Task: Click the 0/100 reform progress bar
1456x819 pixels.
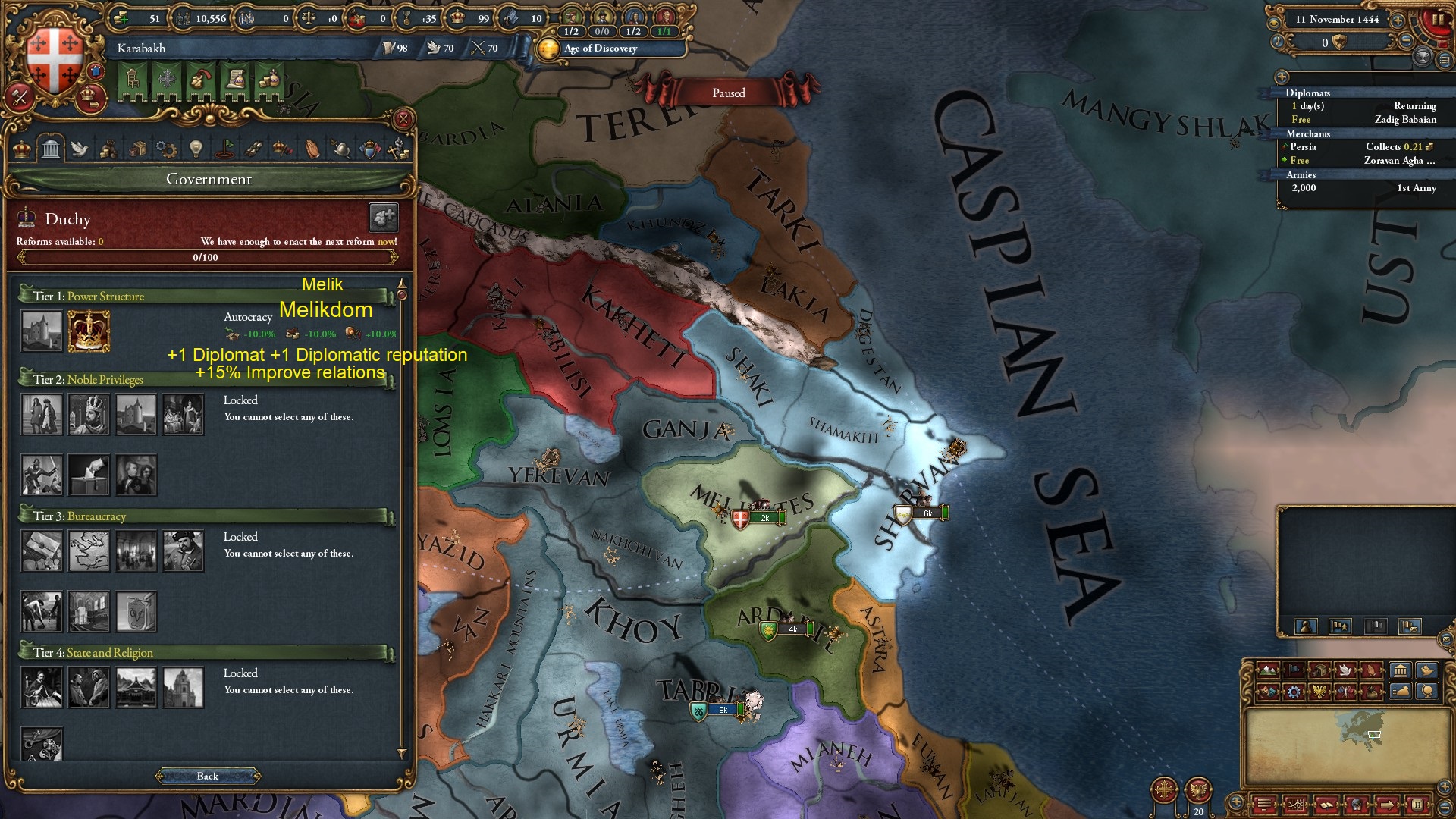Action: (x=207, y=257)
